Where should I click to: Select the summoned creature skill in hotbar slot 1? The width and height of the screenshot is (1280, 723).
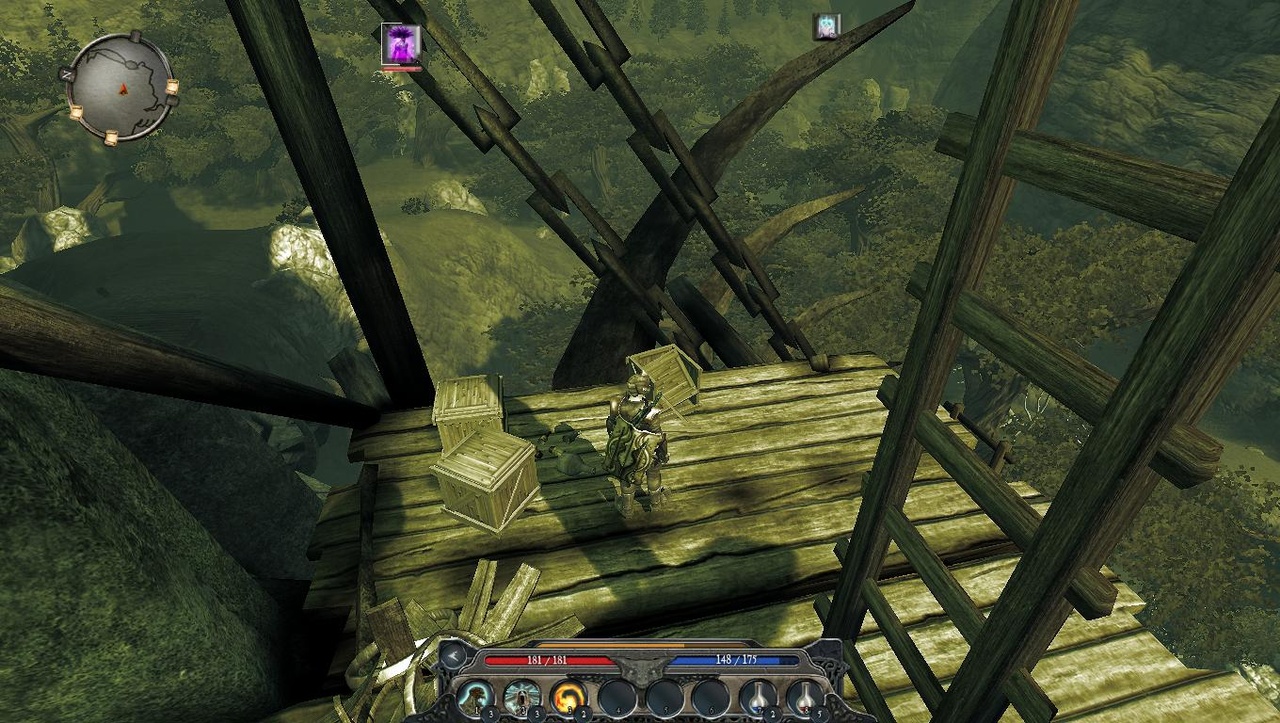(x=473, y=695)
